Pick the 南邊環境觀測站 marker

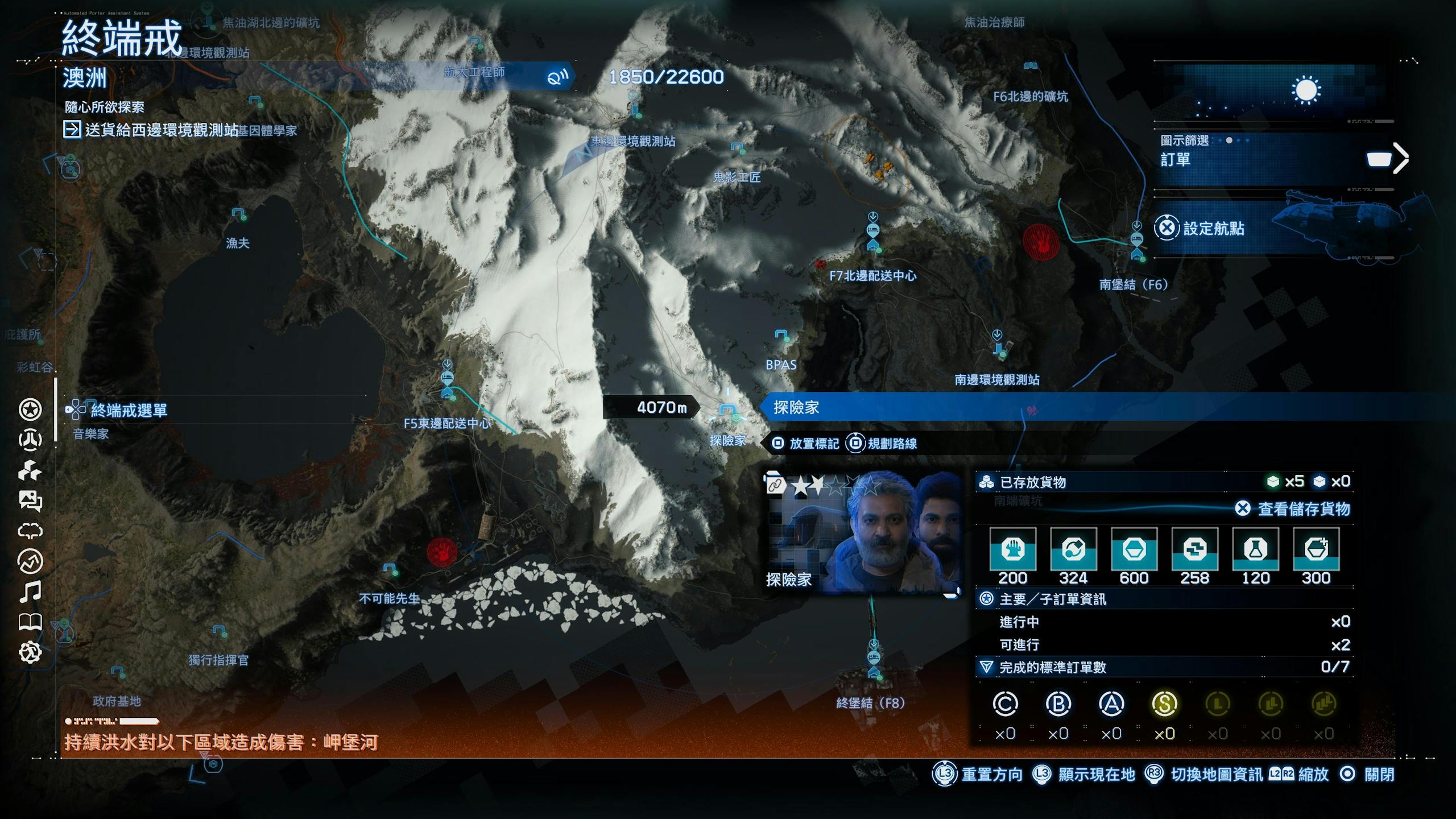(999, 345)
